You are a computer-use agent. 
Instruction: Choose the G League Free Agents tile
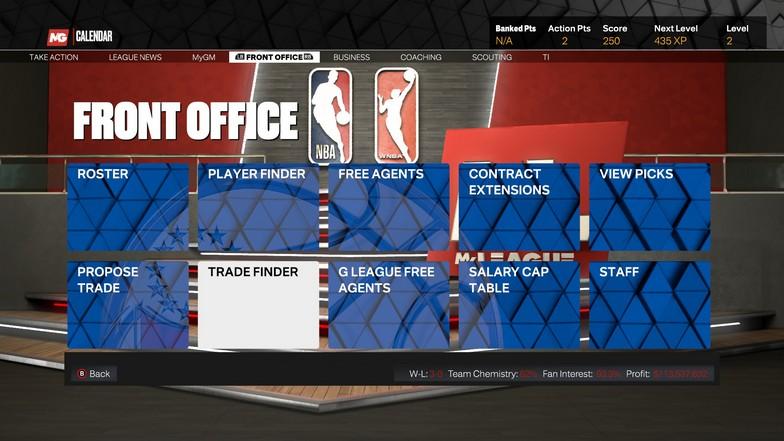click(x=389, y=305)
